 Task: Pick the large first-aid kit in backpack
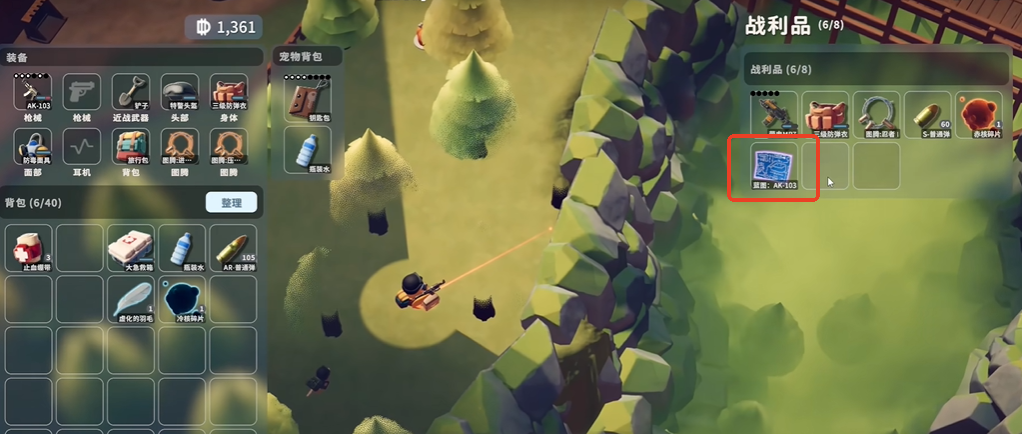(131, 246)
